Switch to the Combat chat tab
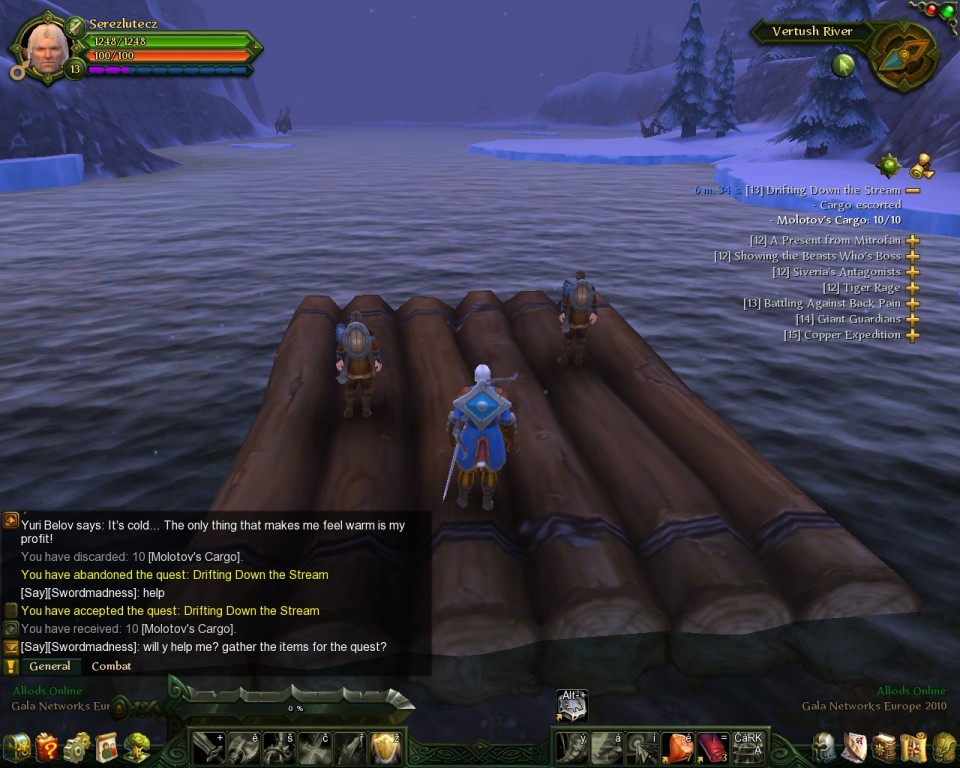 [111, 666]
